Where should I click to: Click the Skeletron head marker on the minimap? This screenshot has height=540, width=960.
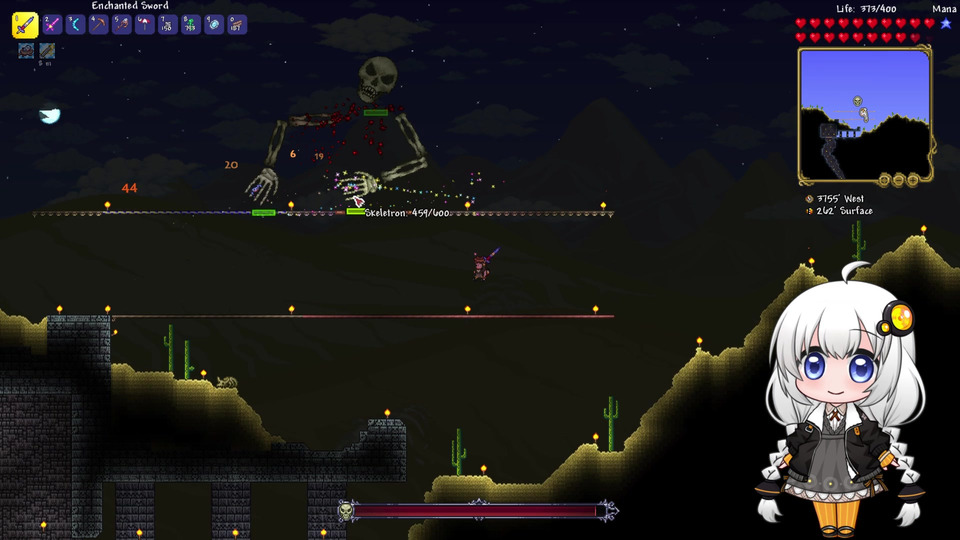857,101
